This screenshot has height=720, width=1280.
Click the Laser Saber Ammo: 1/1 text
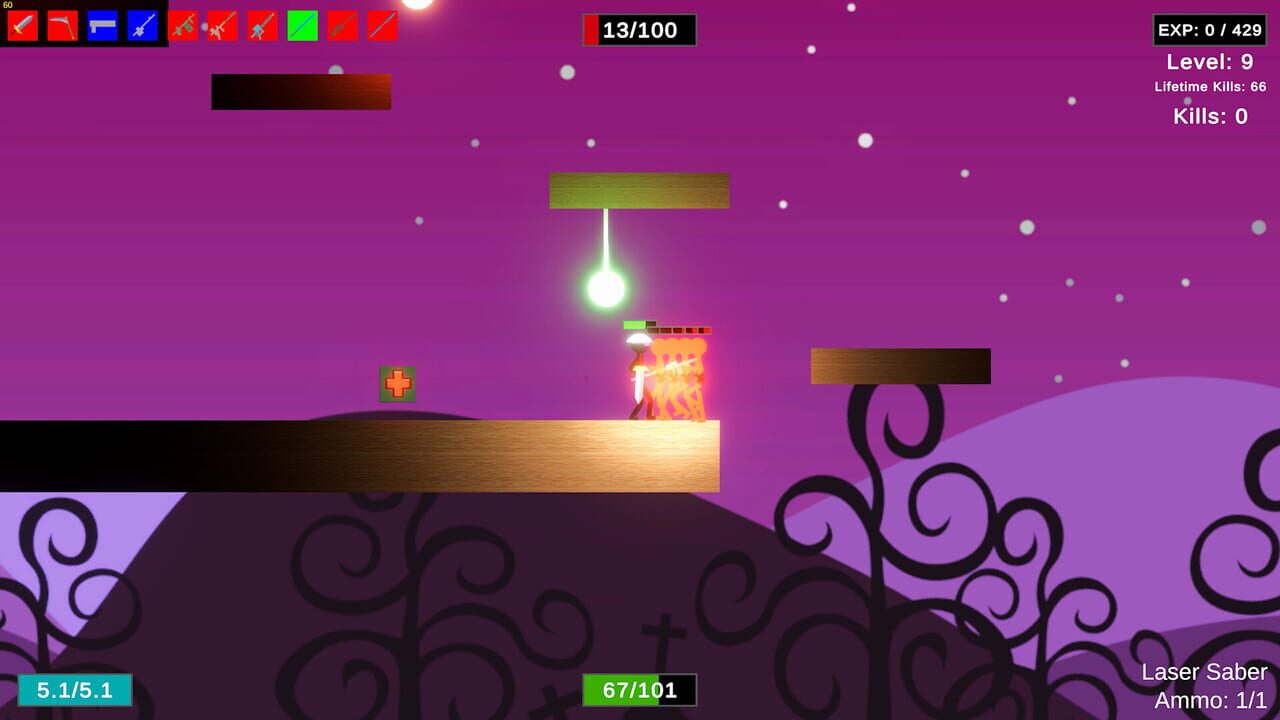click(1203, 685)
